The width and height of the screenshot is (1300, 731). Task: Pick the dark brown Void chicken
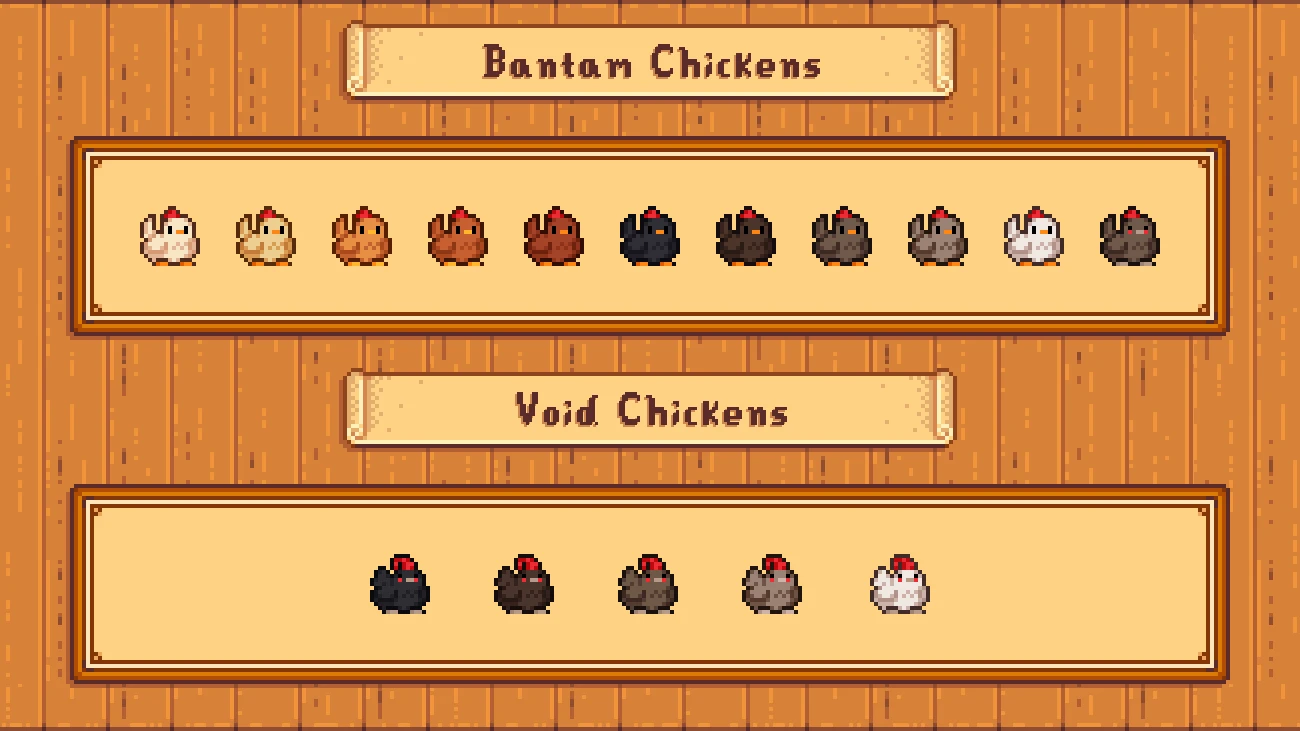(523, 585)
